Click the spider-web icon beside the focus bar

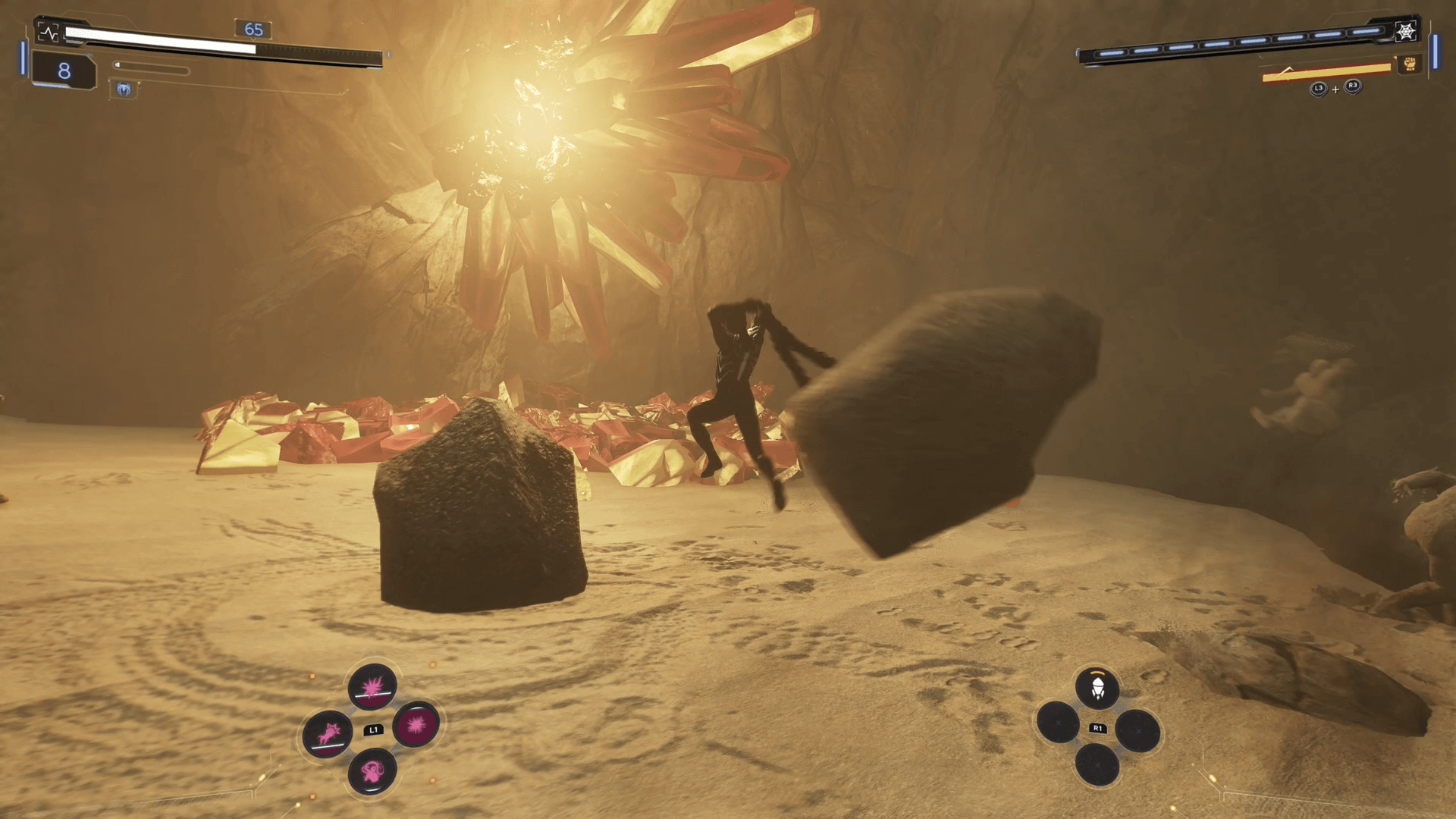pos(1406,31)
